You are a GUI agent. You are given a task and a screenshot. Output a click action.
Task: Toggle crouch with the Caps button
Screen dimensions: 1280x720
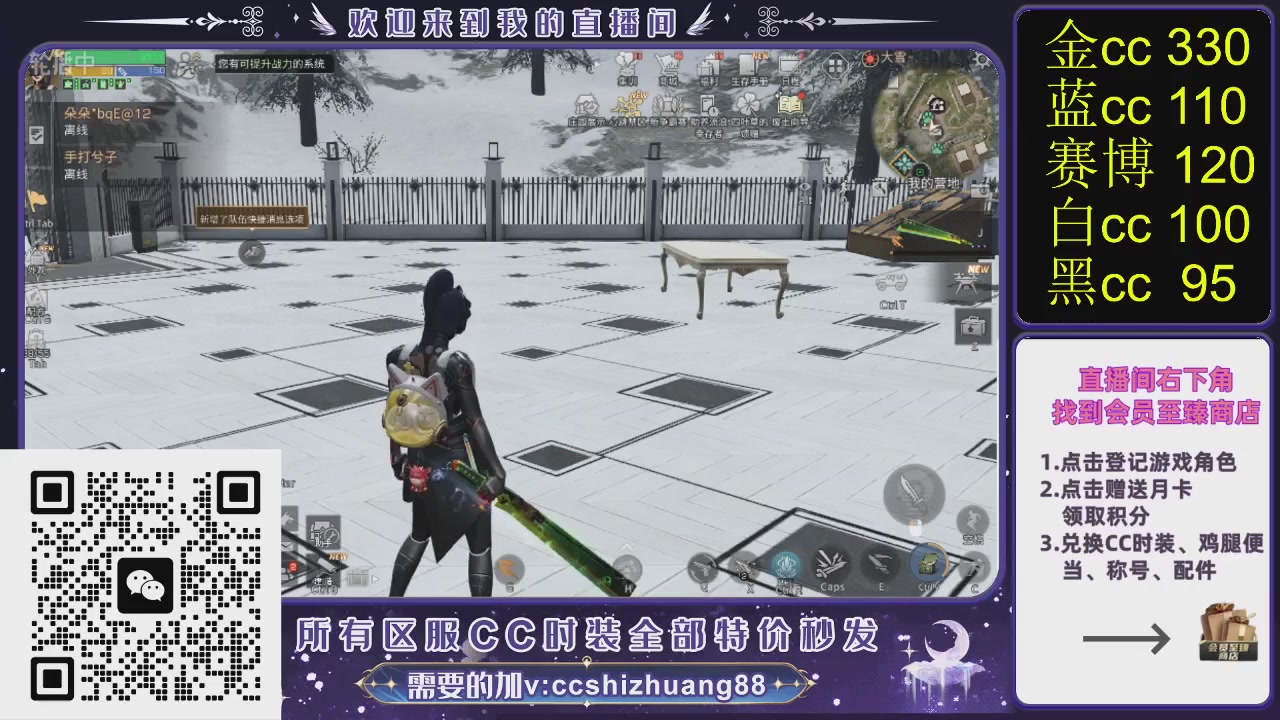tap(830, 563)
